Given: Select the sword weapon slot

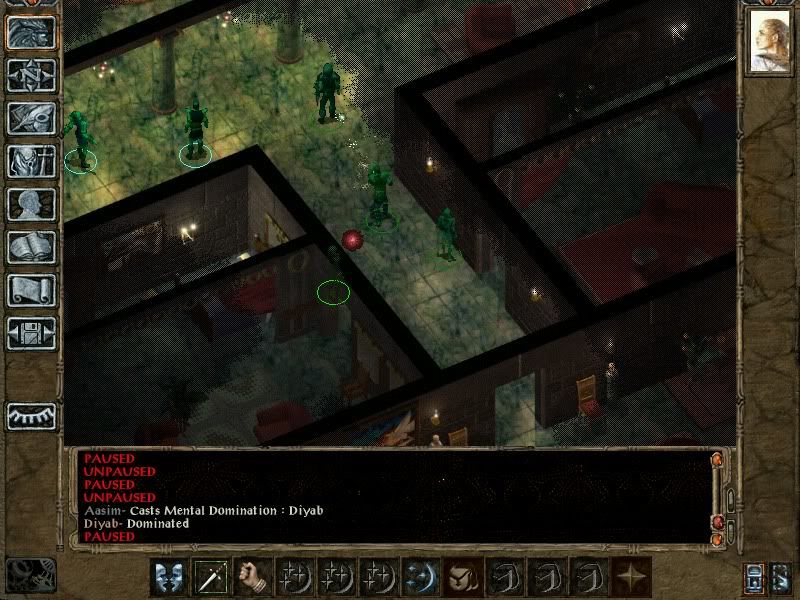Looking at the screenshot, I should [x=212, y=577].
